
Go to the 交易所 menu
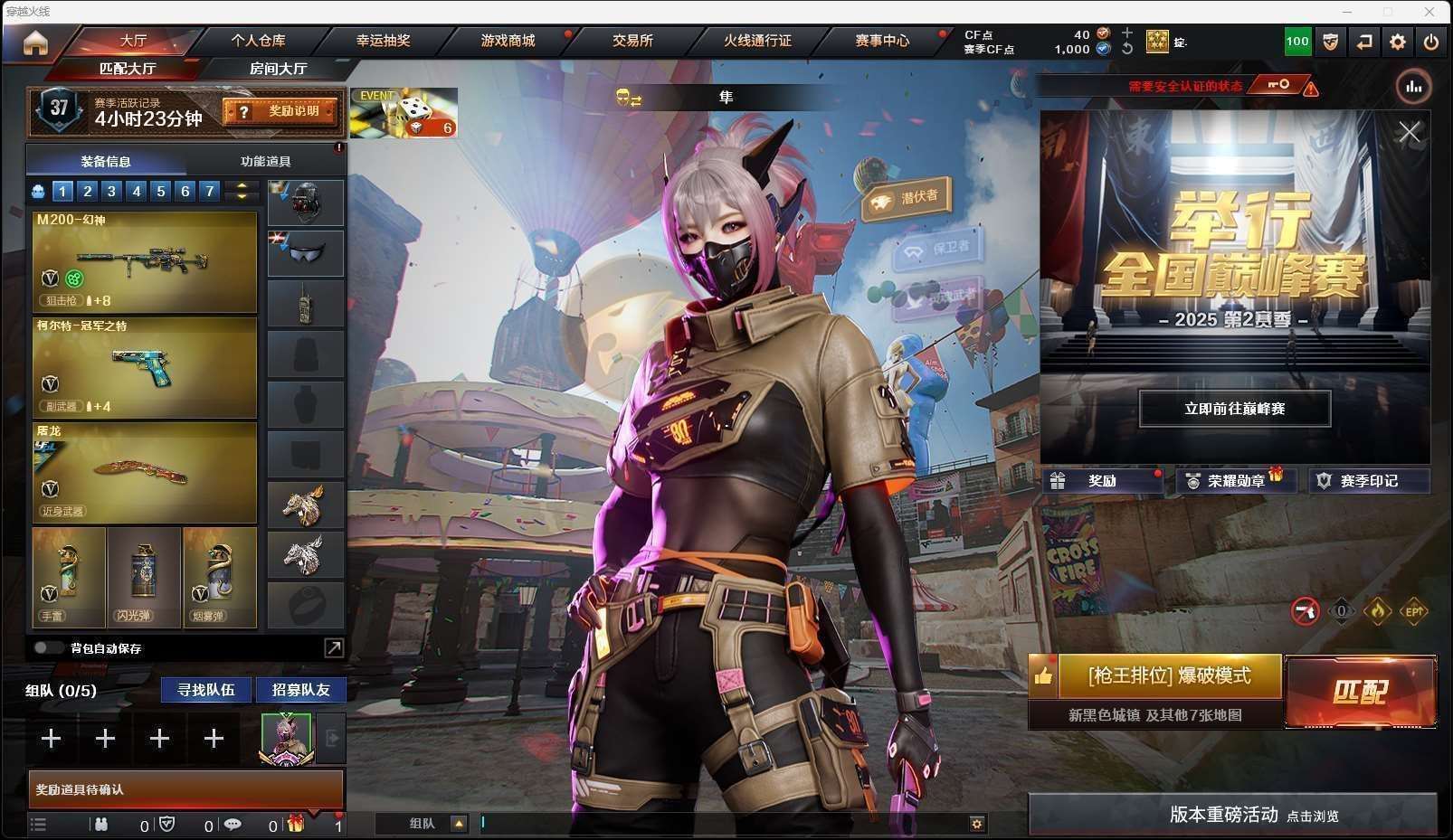pos(632,41)
